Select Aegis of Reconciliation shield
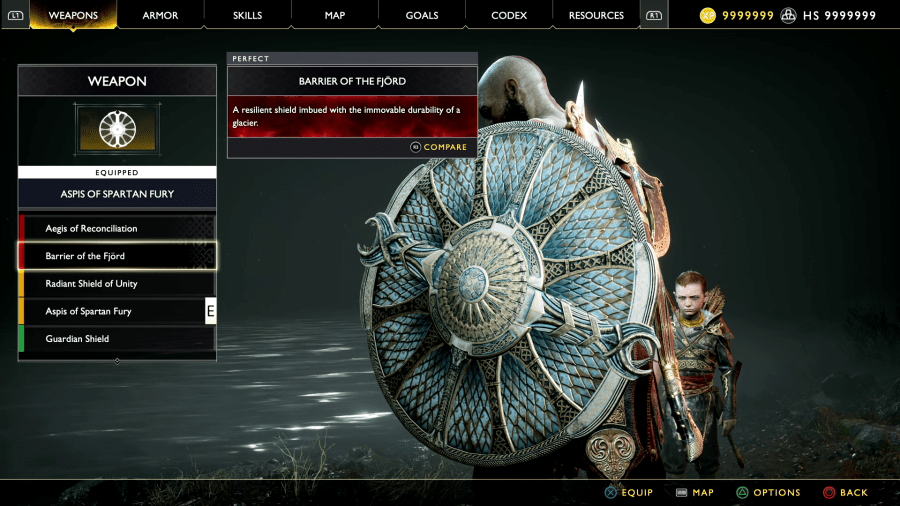The height and width of the screenshot is (506, 900). point(117,229)
